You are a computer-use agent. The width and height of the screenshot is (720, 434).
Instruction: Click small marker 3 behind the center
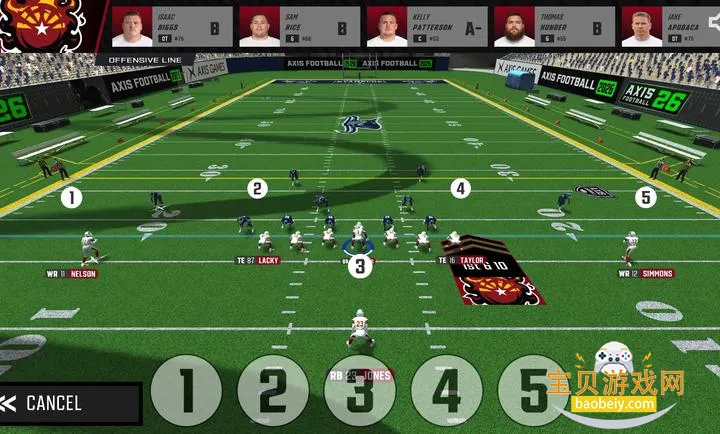click(x=360, y=266)
